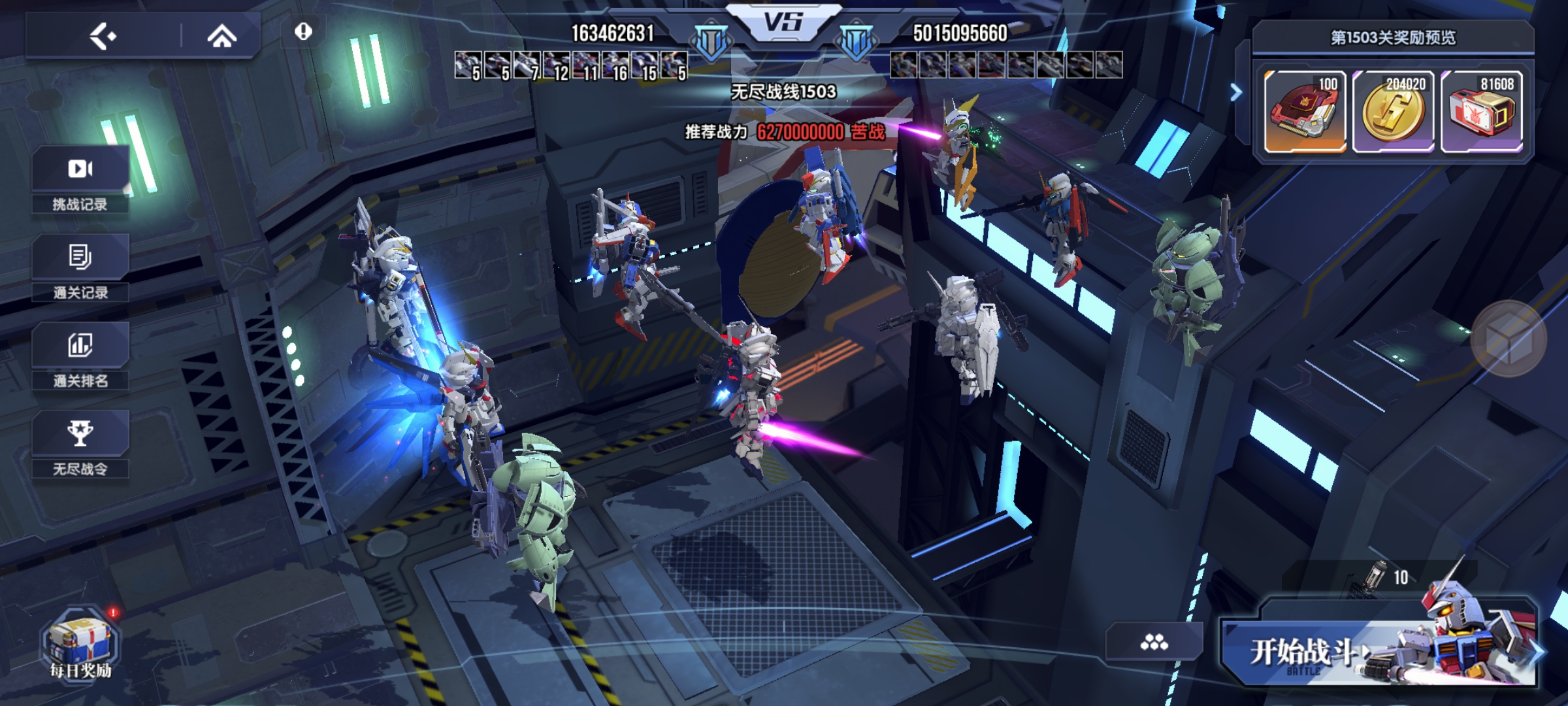Viewport: 1568px width, 706px height.
Task: Open 挑战记录 challenge records
Action: tap(80, 180)
